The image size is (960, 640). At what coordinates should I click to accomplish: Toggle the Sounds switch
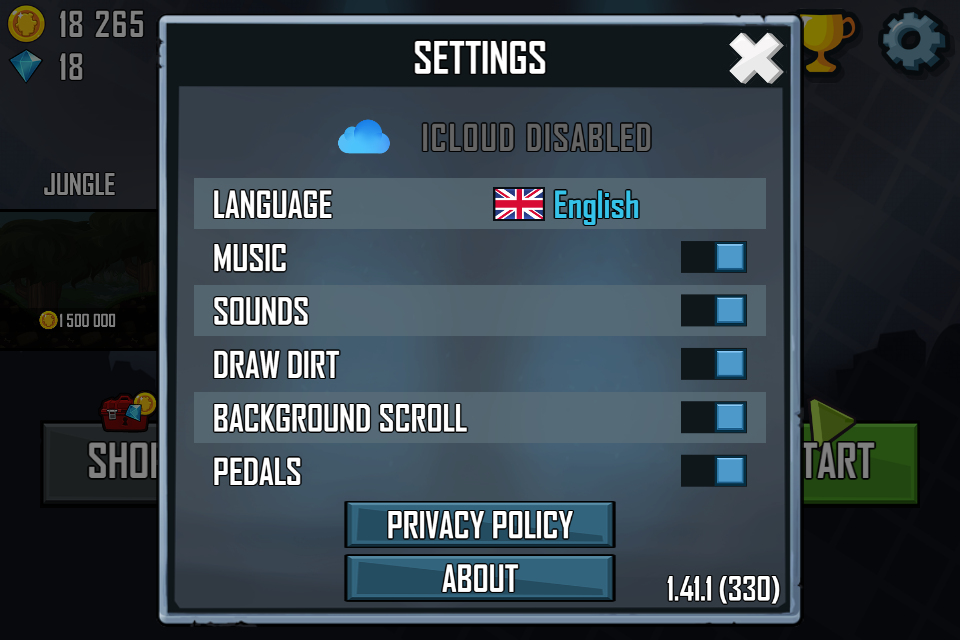[x=714, y=311]
